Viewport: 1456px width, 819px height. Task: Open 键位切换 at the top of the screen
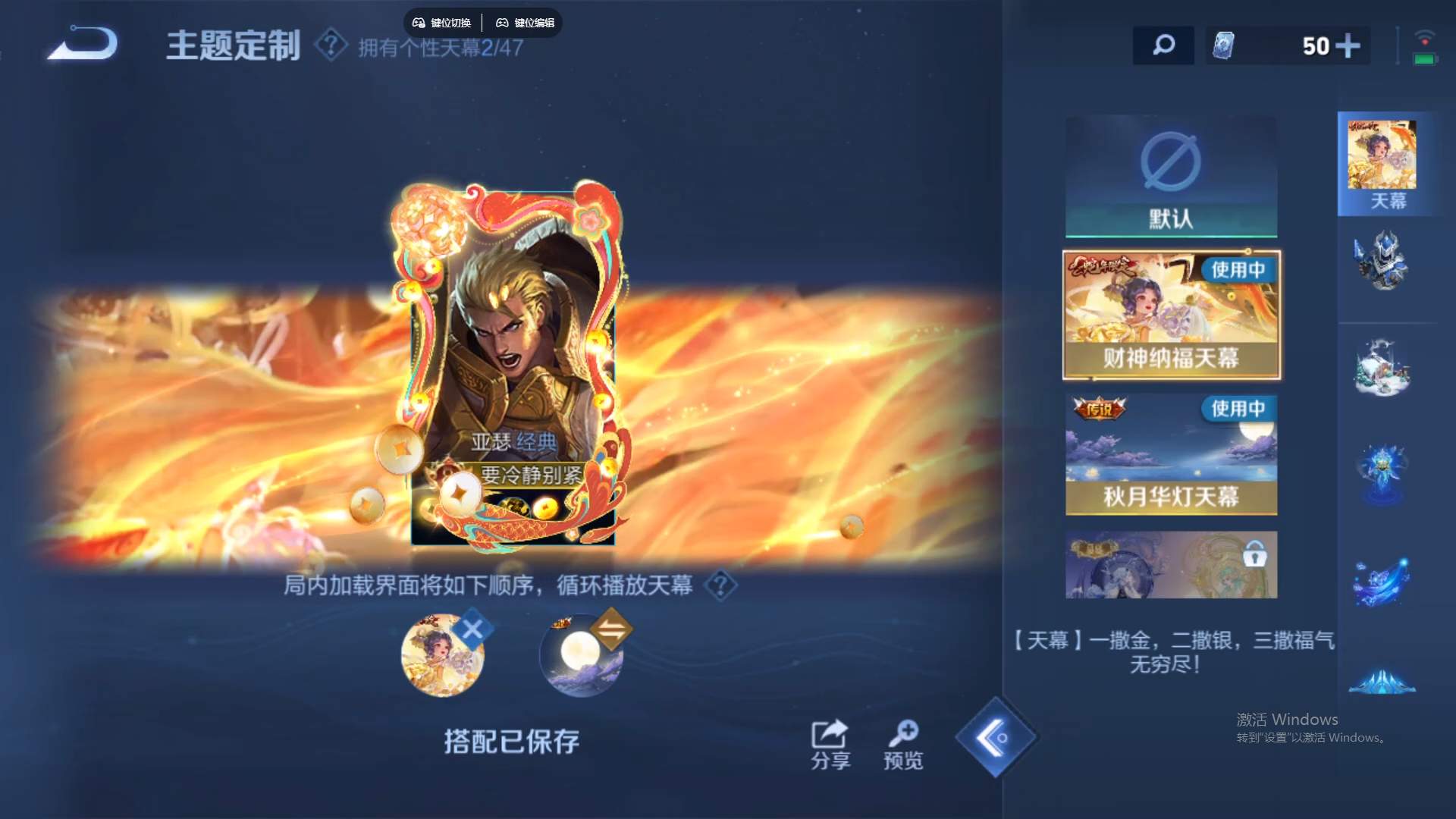coord(442,23)
